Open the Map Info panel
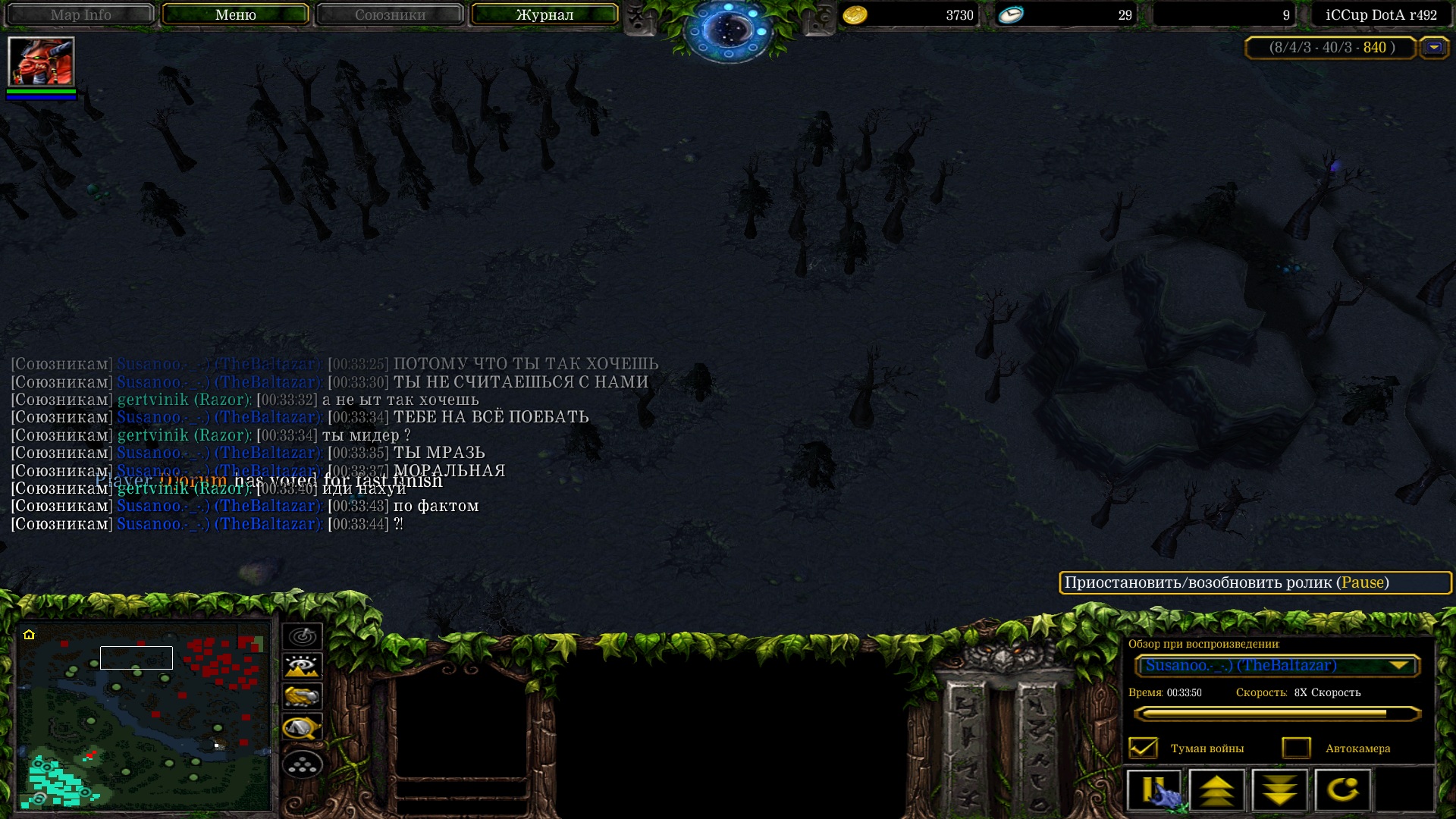Viewport: 1456px width, 819px height. pyautogui.click(x=80, y=14)
